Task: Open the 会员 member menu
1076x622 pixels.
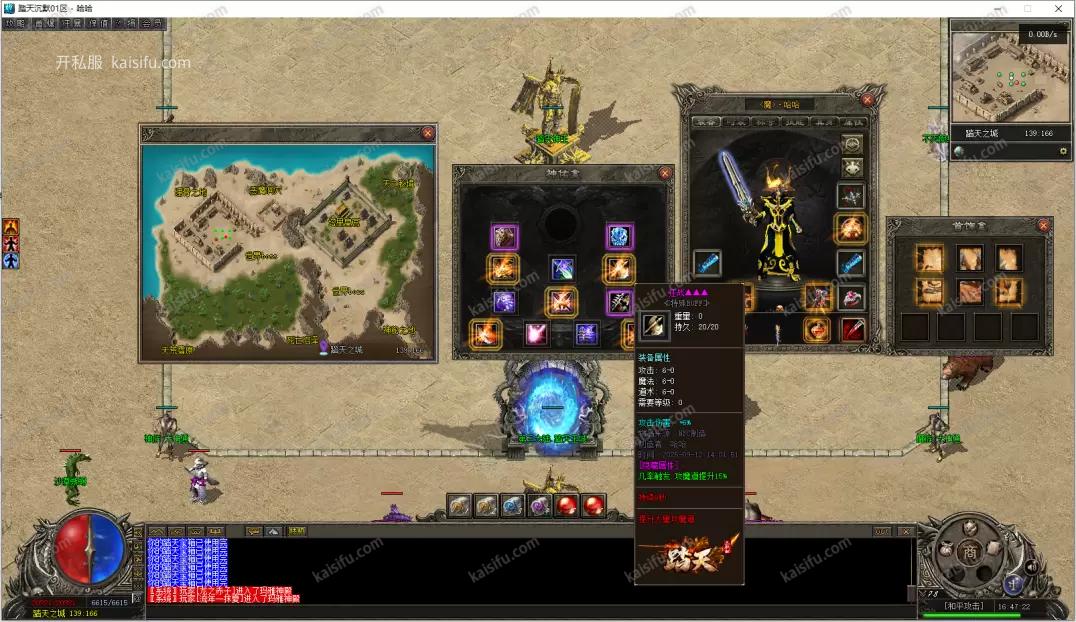Action: tap(152, 22)
